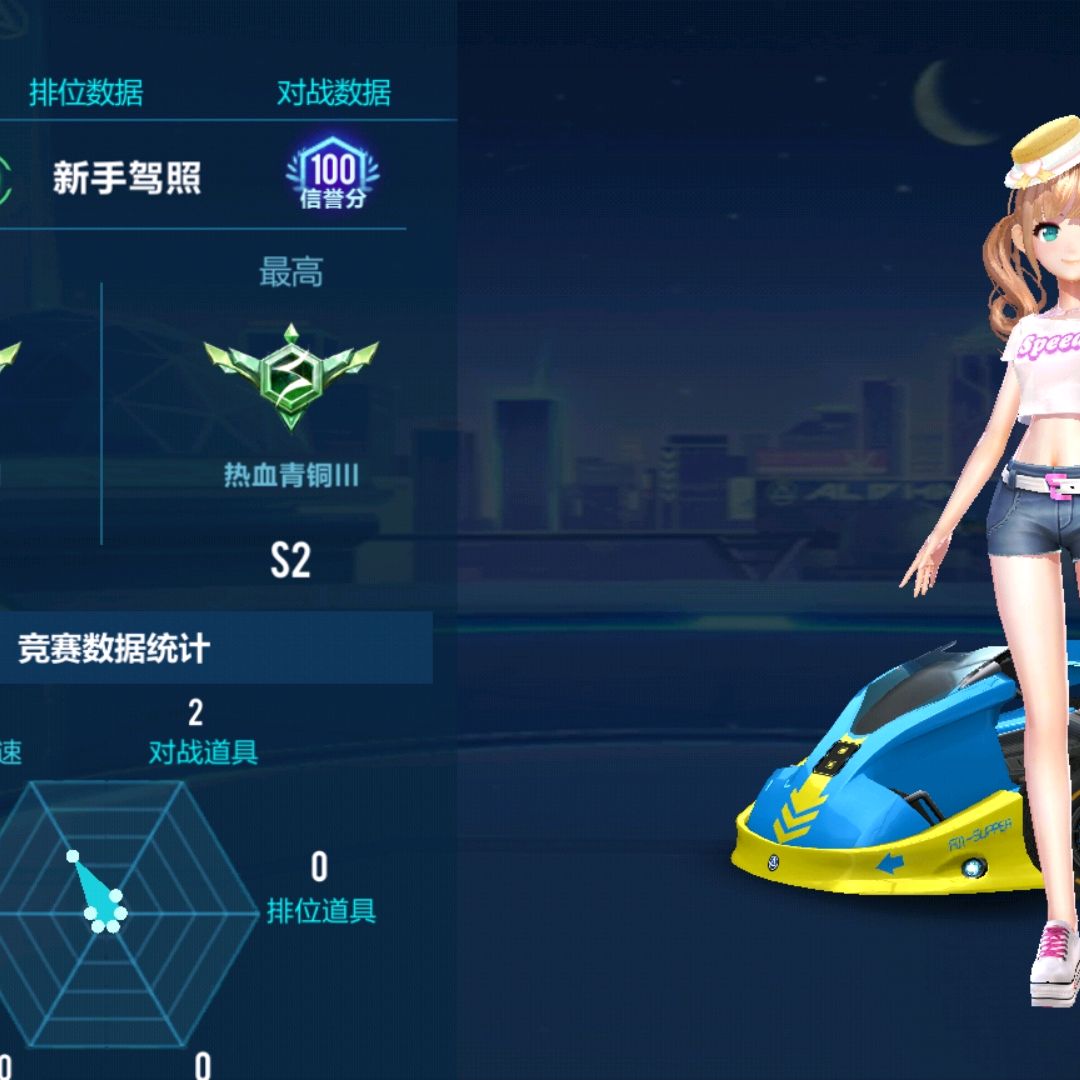This screenshot has width=1080, height=1080.
Task: Click the 新手驾照 license label
Action: [127, 178]
